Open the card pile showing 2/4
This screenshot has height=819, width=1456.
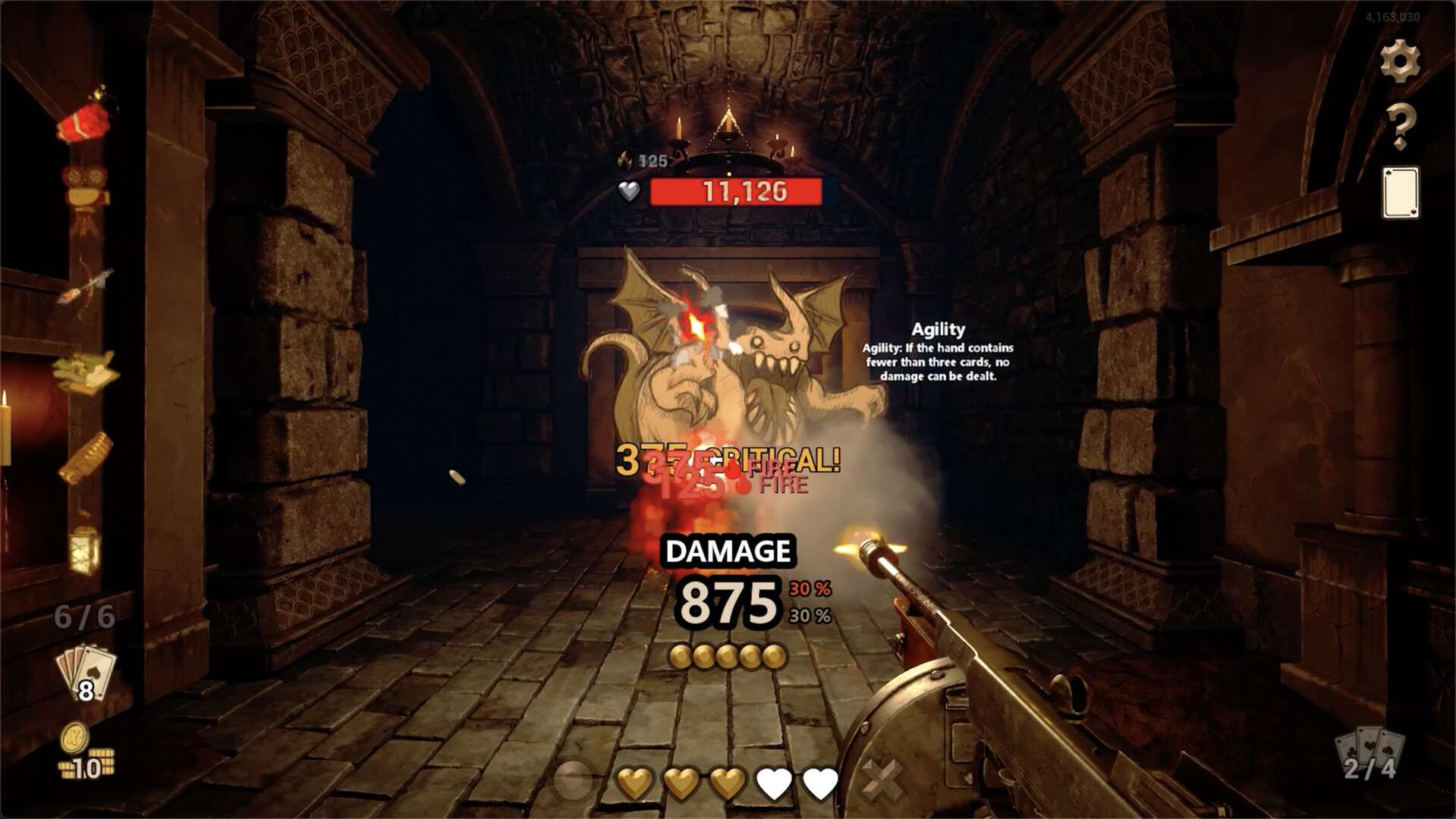point(1370,755)
